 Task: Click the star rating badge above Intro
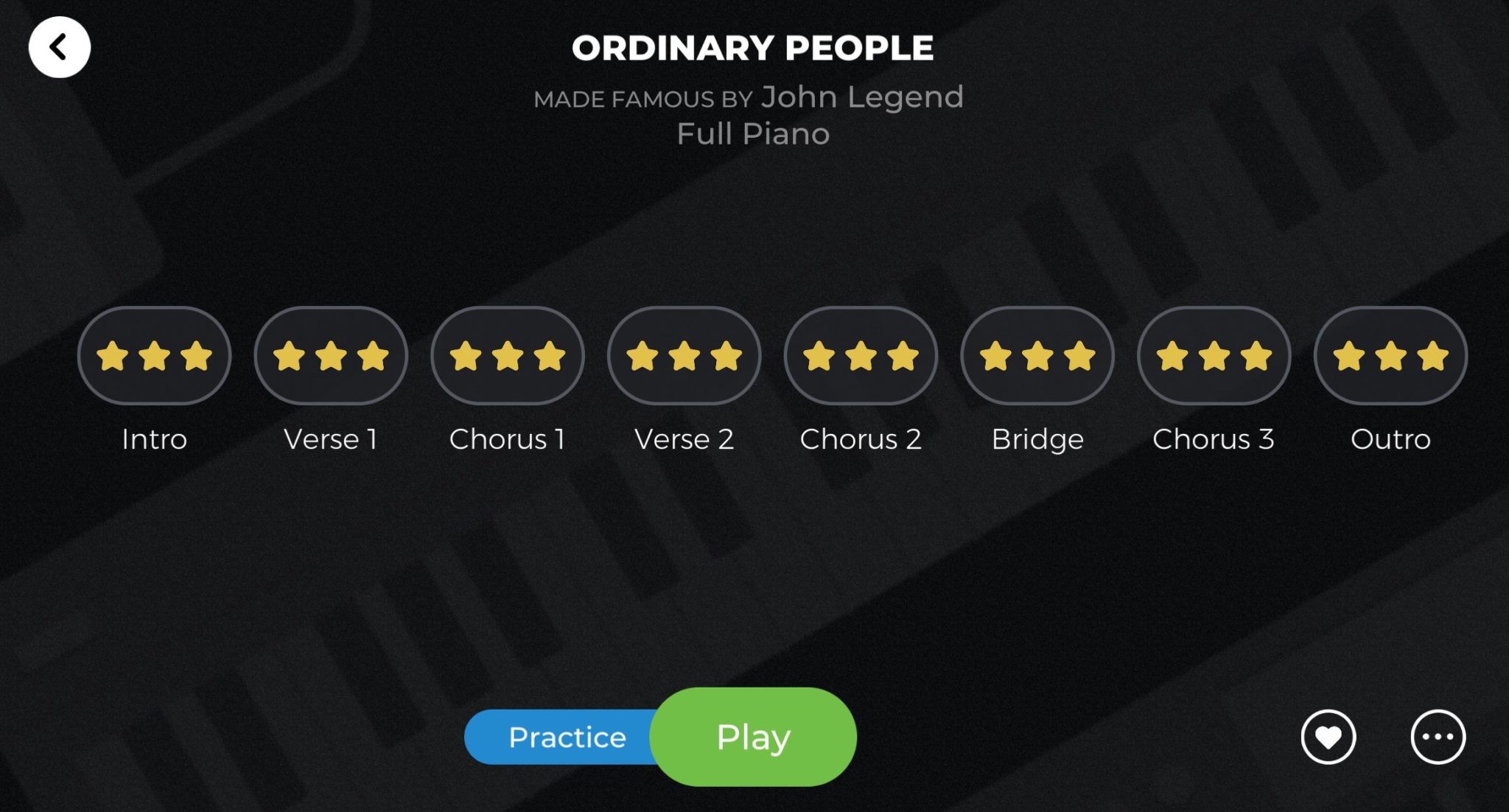[153, 355]
